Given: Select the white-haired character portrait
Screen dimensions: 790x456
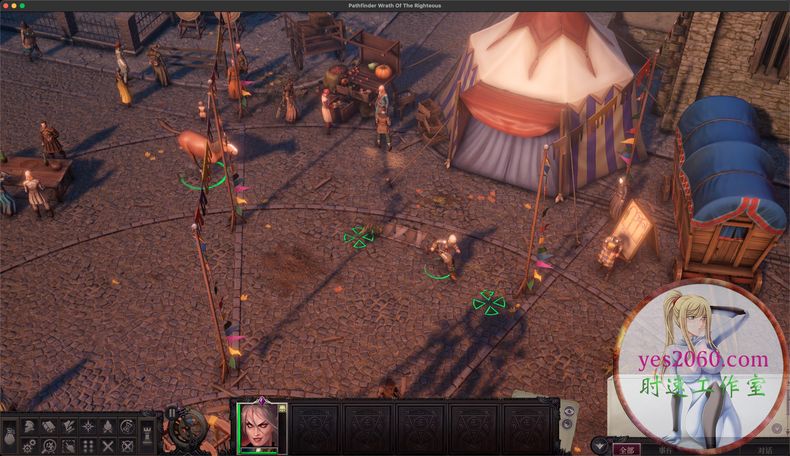Looking at the screenshot, I should click(x=261, y=427).
